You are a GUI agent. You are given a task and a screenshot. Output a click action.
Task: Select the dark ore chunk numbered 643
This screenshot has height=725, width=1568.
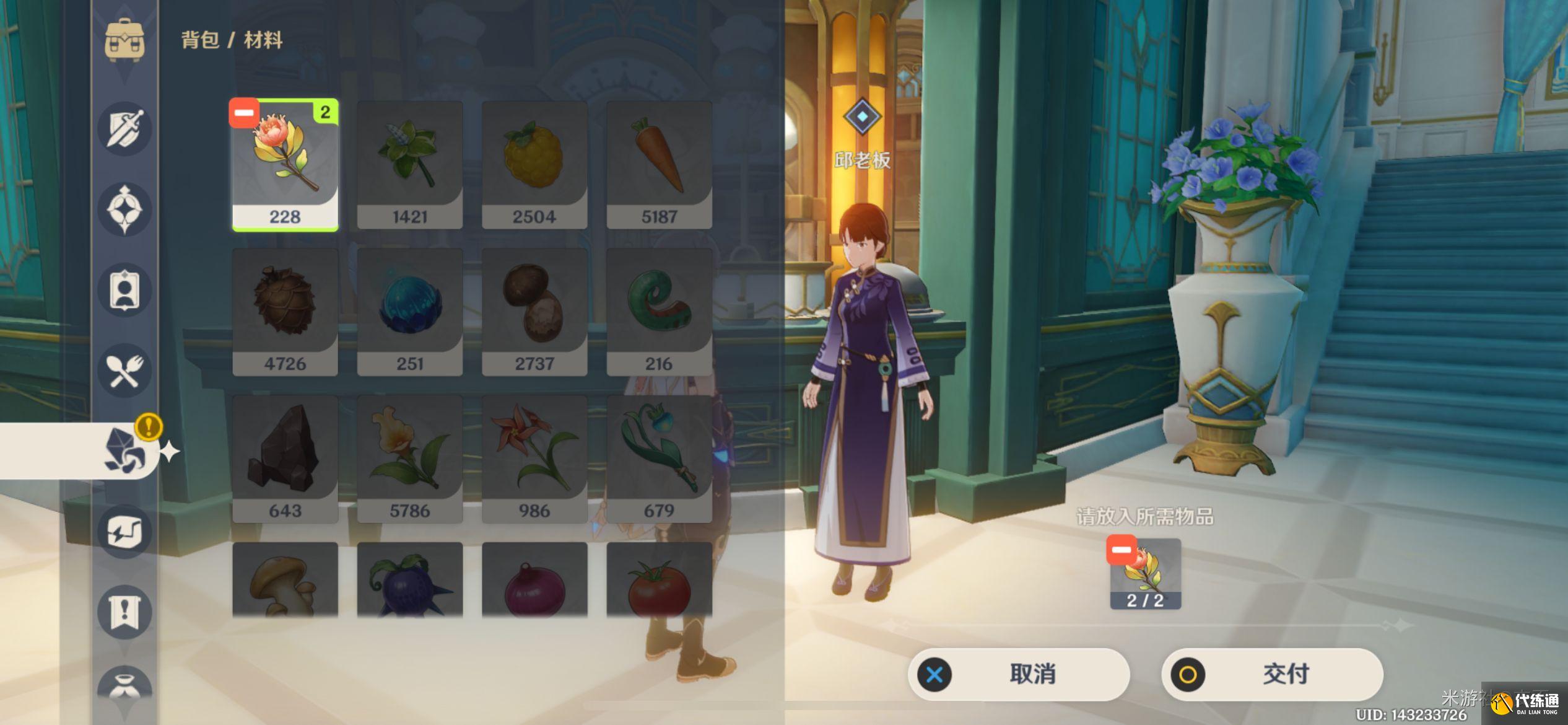click(x=285, y=459)
